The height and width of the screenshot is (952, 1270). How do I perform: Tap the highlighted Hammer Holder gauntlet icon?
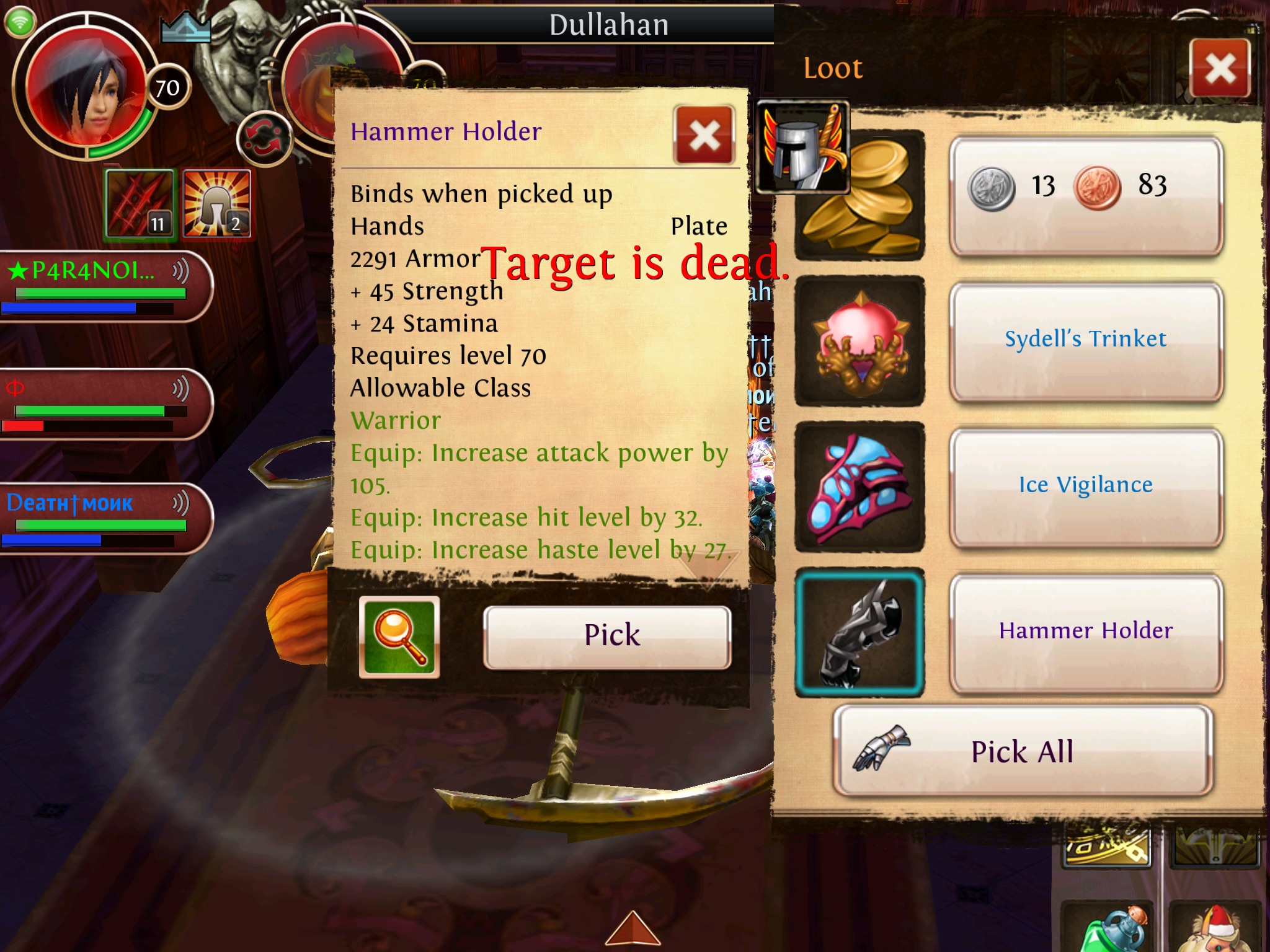tap(859, 633)
